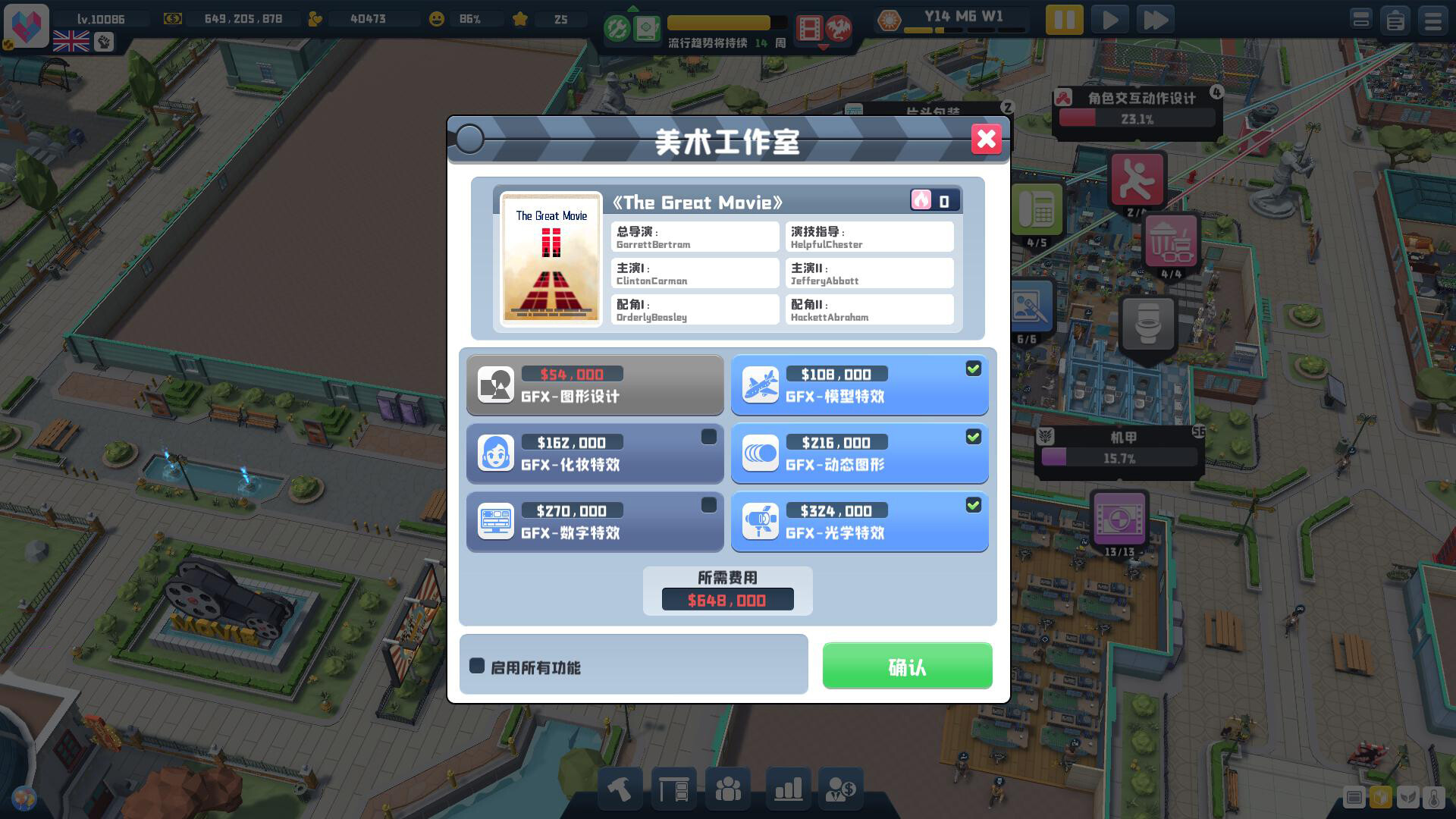The width and height of the screenshot is (1456, 819).
Task: Open the clipboard task list at top right
Action: coord(1395,20)
